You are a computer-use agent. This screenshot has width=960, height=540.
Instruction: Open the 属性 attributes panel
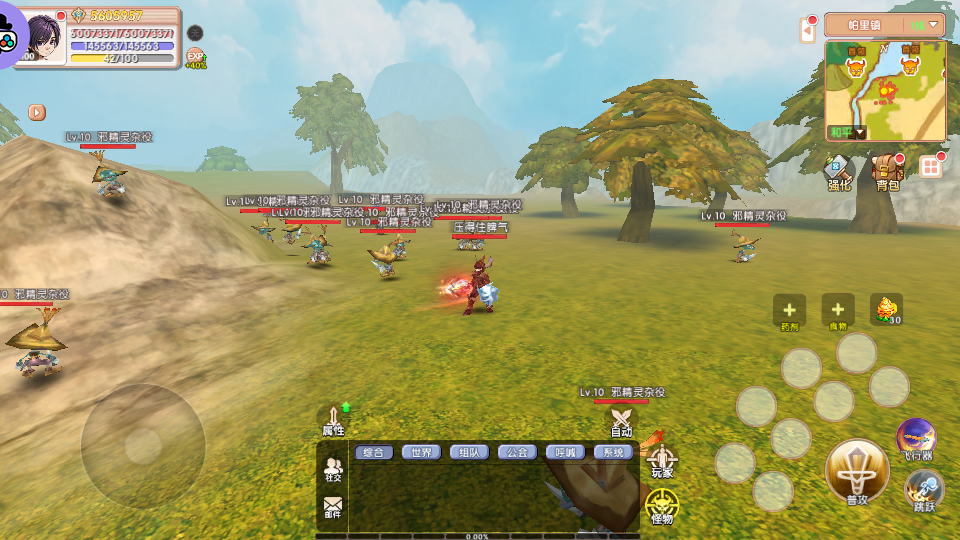click(x=333, y=420)
